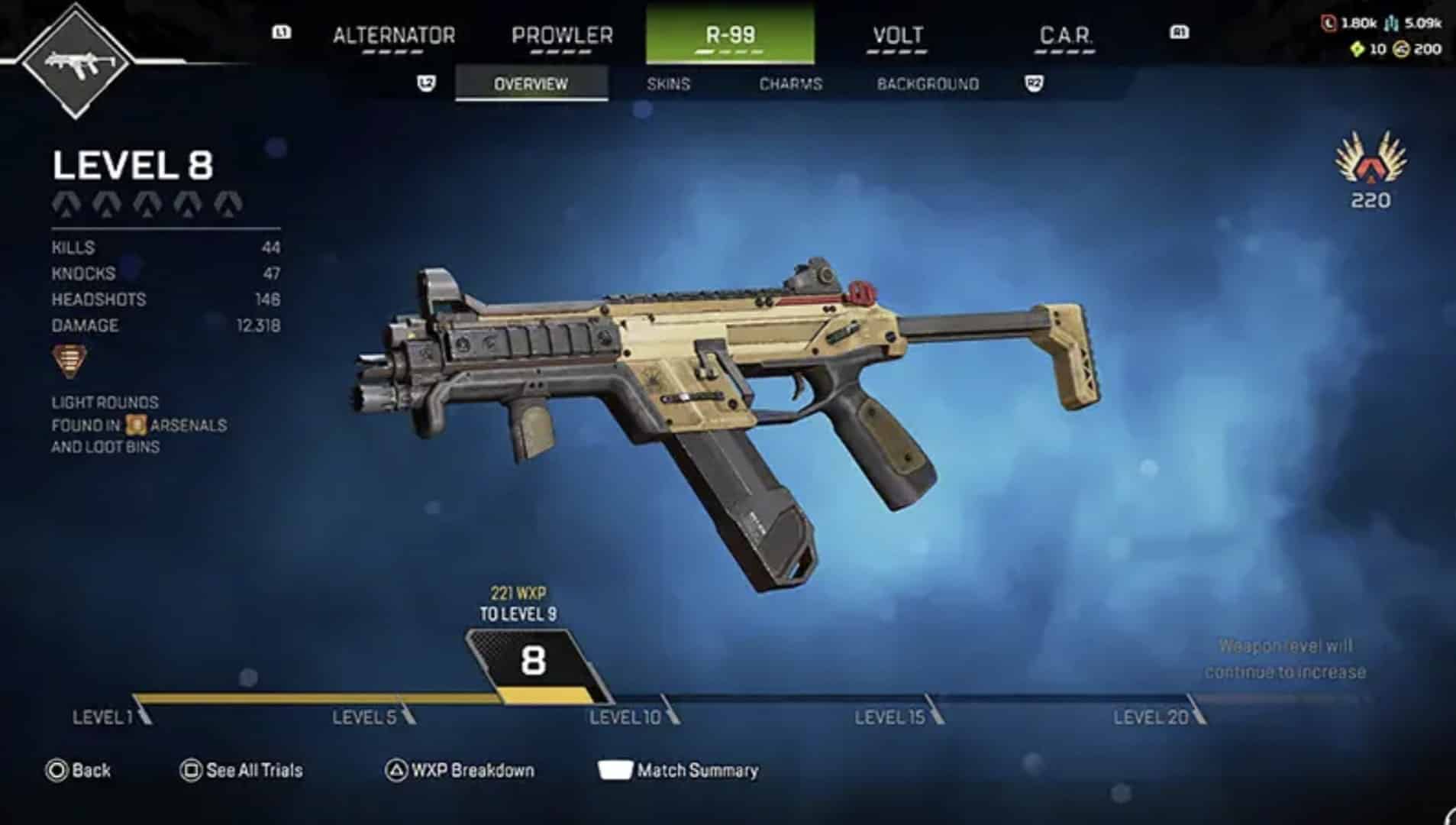Click the gold coin icon showing 200
Image resolution: width=1456 pixels, height=825 pixels.
tap(1401, 50)
